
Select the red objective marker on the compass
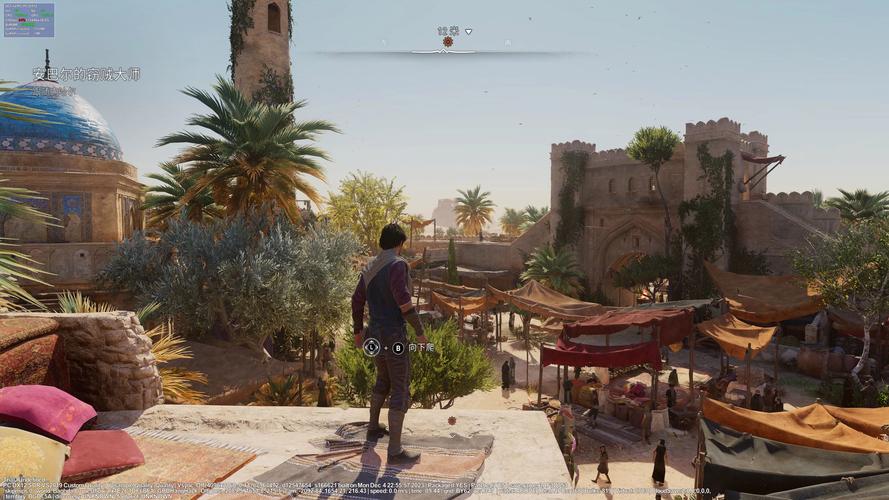tap(448, 42)
